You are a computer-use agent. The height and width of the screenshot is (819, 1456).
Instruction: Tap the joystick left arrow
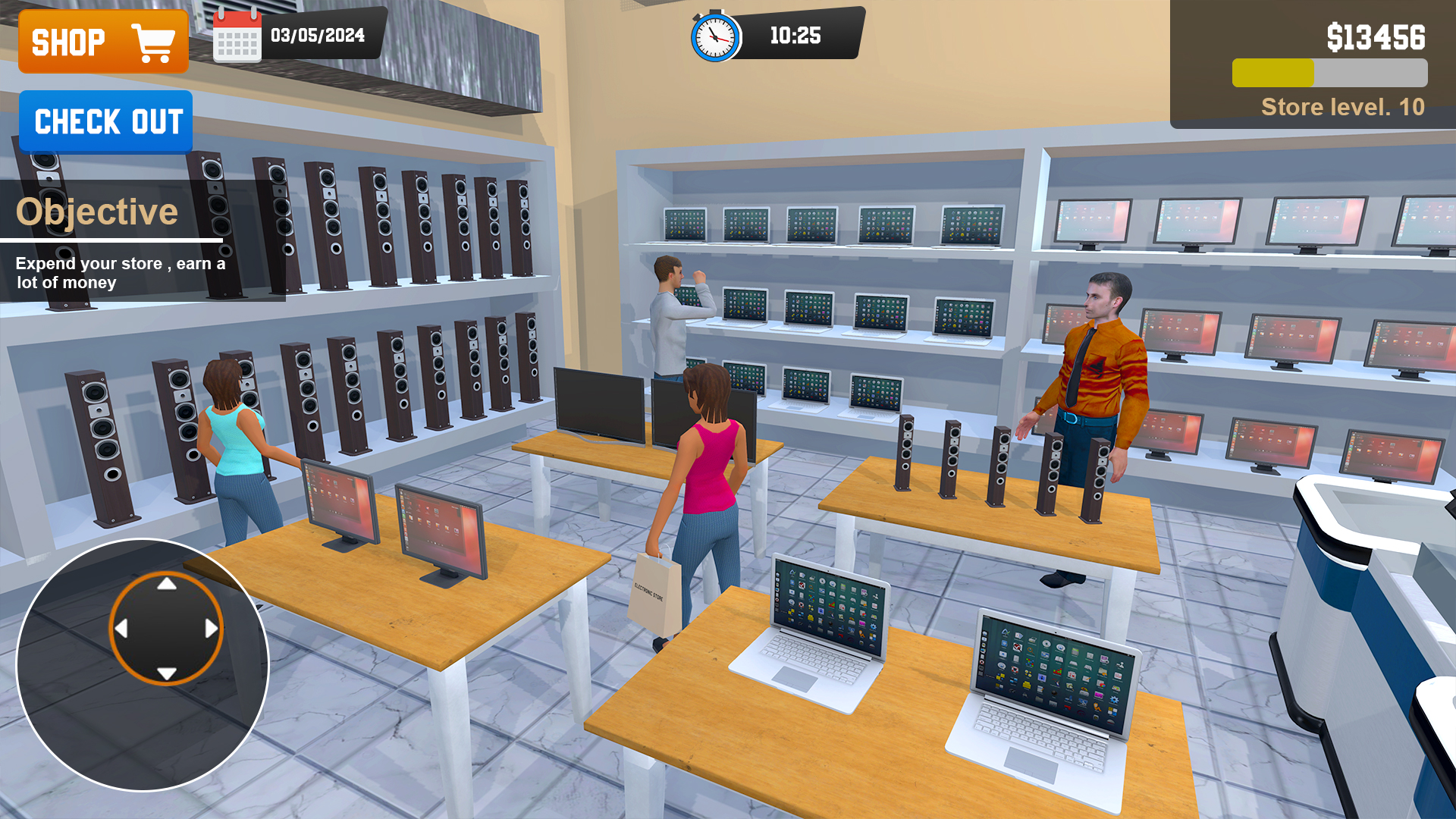121,628
